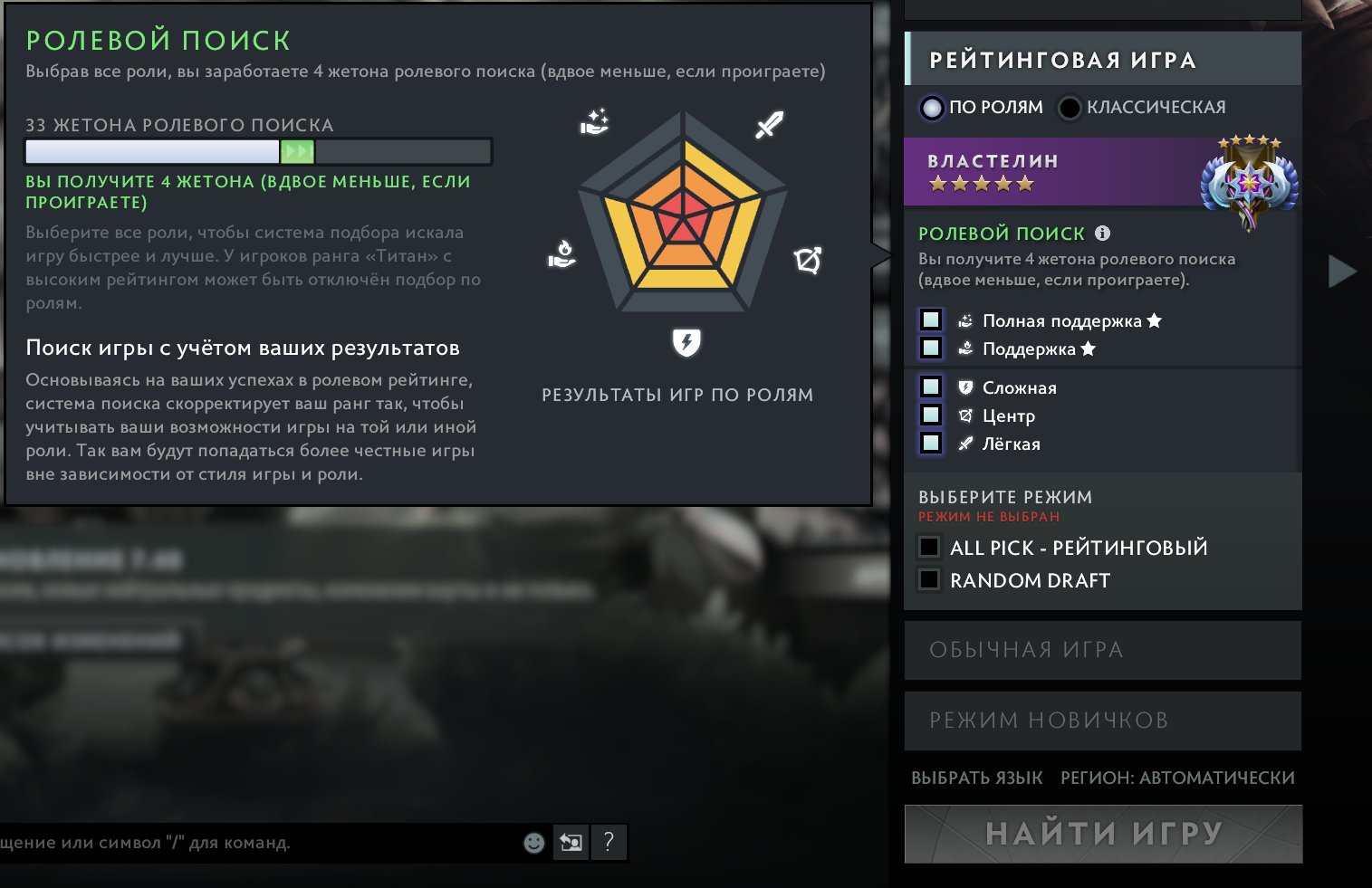Screen dimensions: 1372x888
Task: Toggle the Полная поддержка role checkbox
Action: click(x=930, y=320)
